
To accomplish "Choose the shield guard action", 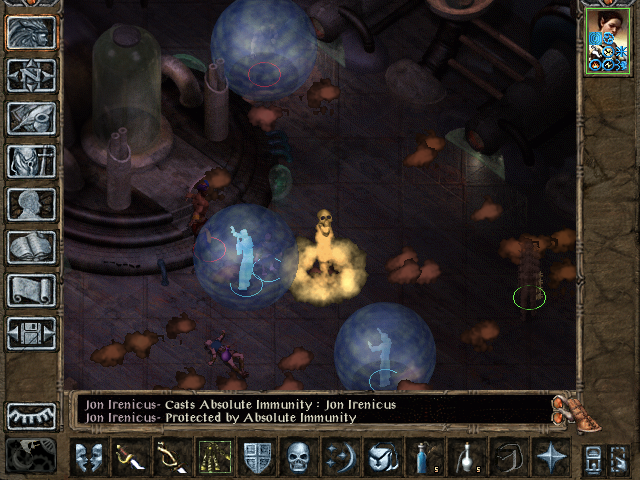I will tap(257, 457).
